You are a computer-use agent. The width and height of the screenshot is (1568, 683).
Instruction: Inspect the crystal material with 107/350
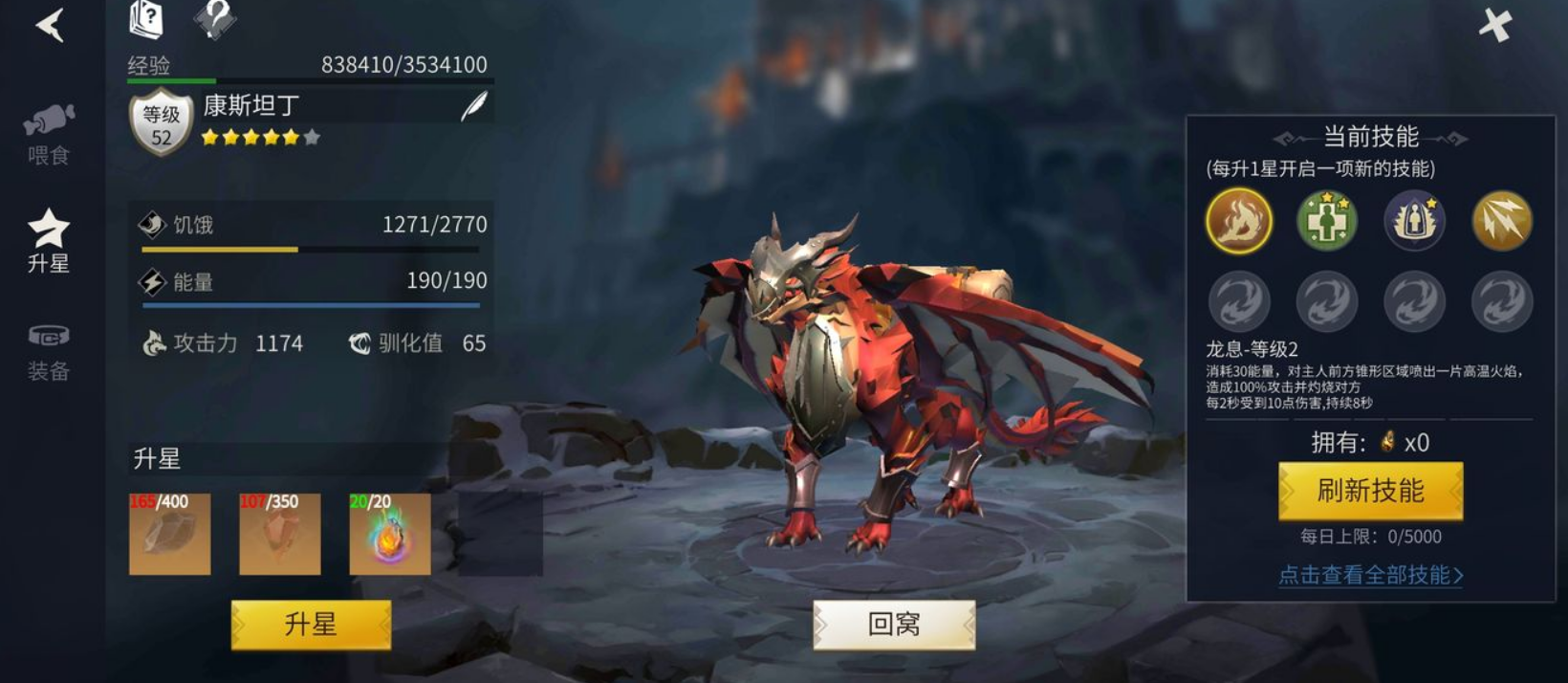tap(280, 534)
